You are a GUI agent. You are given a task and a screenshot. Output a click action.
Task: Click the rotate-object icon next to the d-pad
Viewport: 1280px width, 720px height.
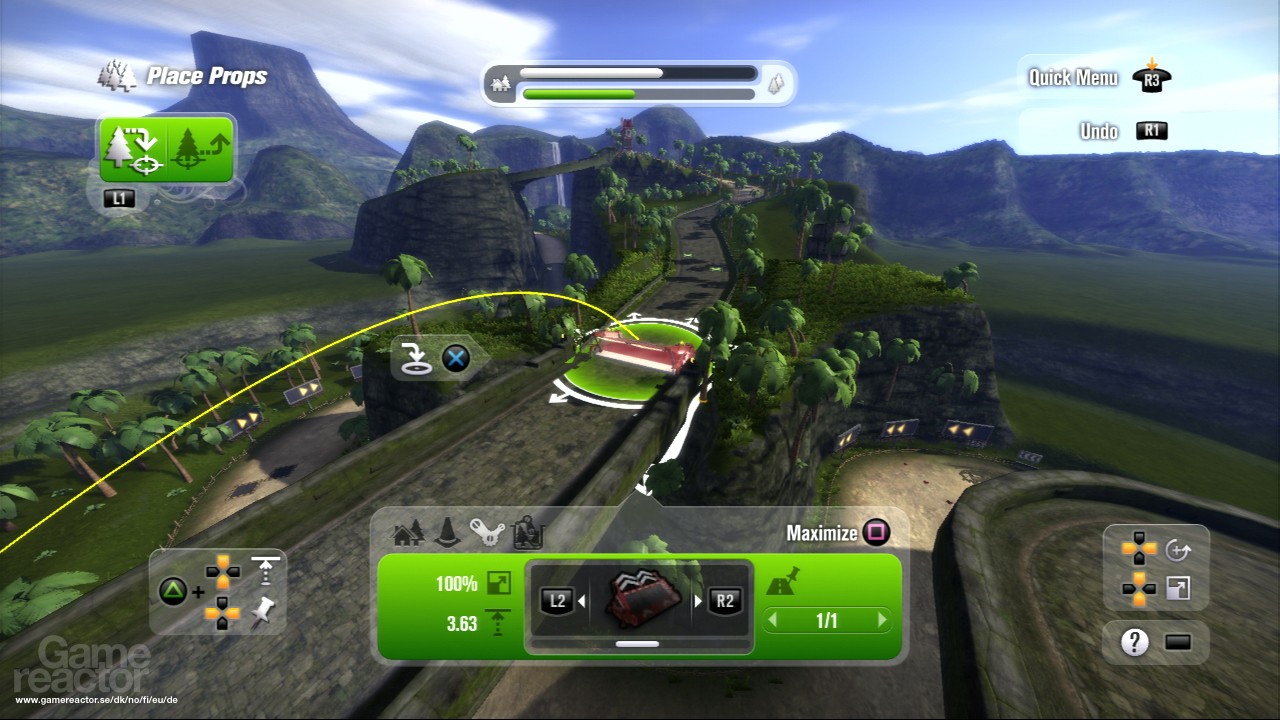(x=1178, y=550)
